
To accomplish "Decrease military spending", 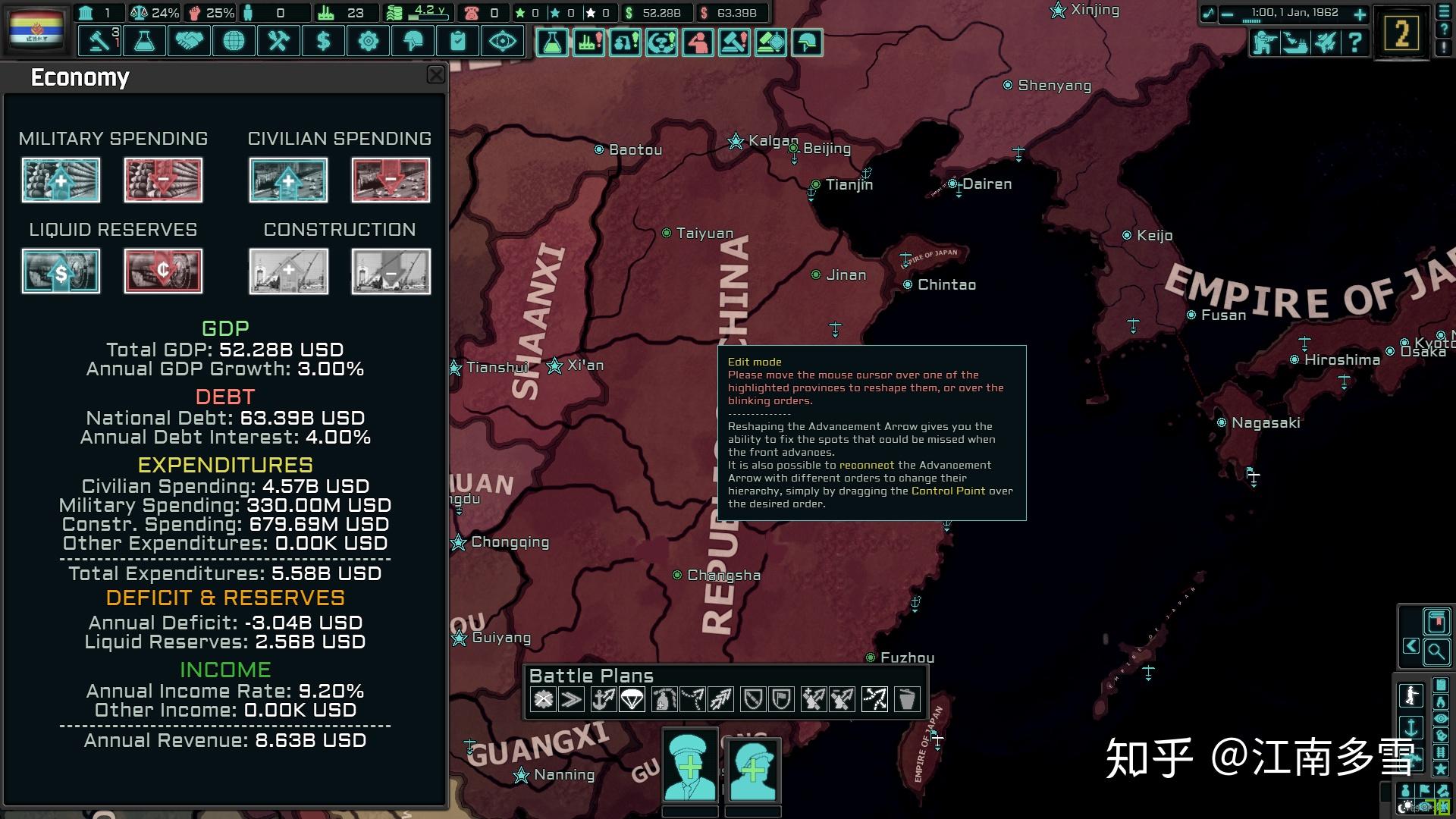I will click(163, 180).
